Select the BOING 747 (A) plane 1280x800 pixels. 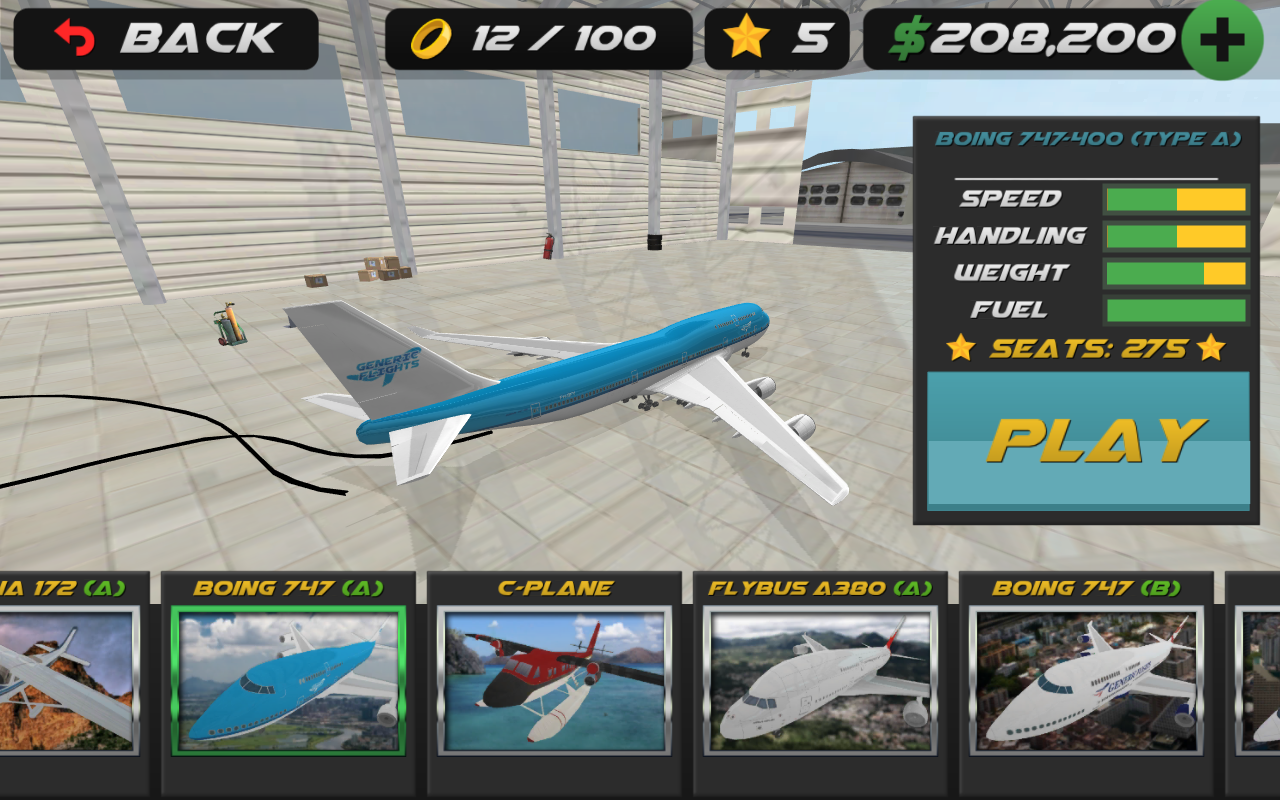[288, 683]
